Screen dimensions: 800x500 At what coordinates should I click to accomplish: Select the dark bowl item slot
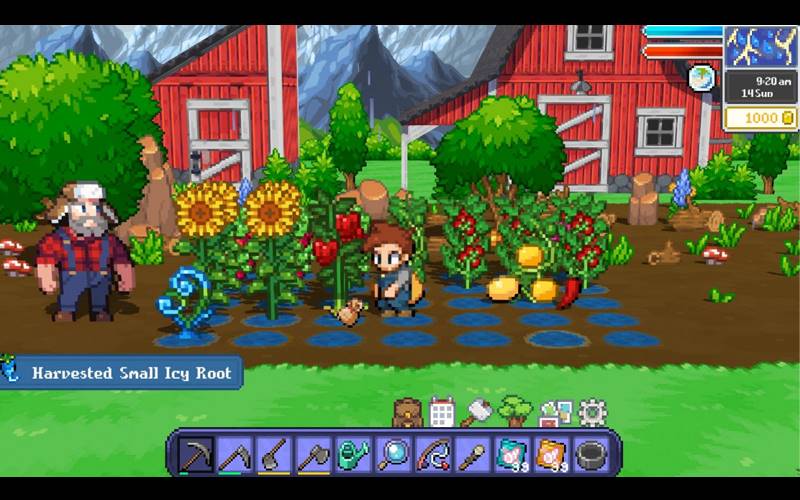[x=591, y=454]
